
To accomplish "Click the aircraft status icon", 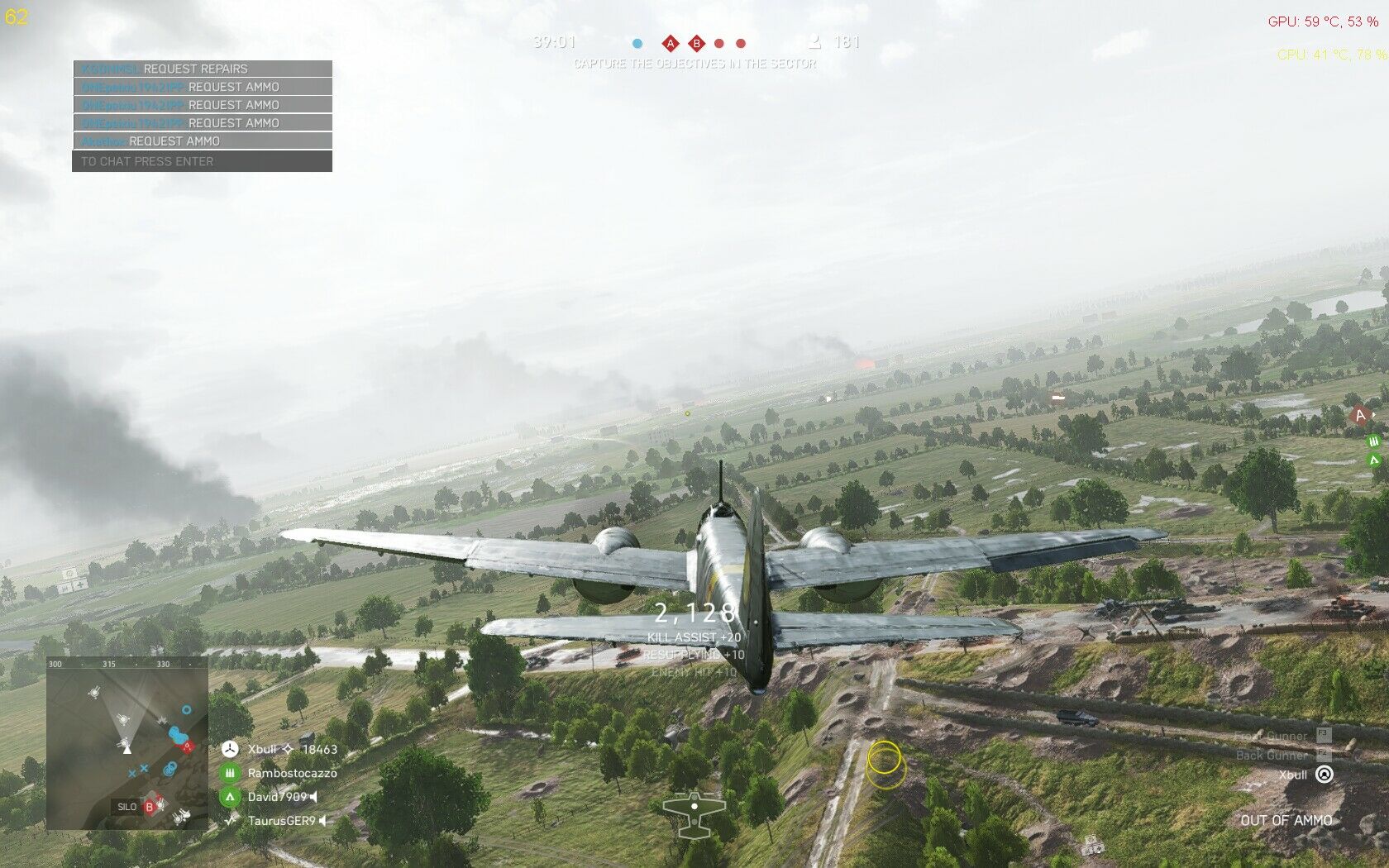I will (694, 813).
